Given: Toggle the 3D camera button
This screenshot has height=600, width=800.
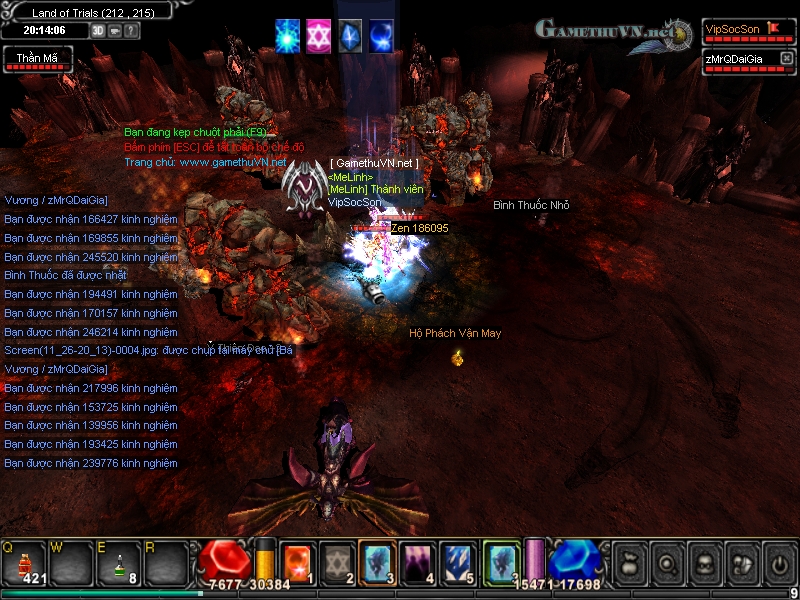Looking at the screenshot, I should 98,30.
